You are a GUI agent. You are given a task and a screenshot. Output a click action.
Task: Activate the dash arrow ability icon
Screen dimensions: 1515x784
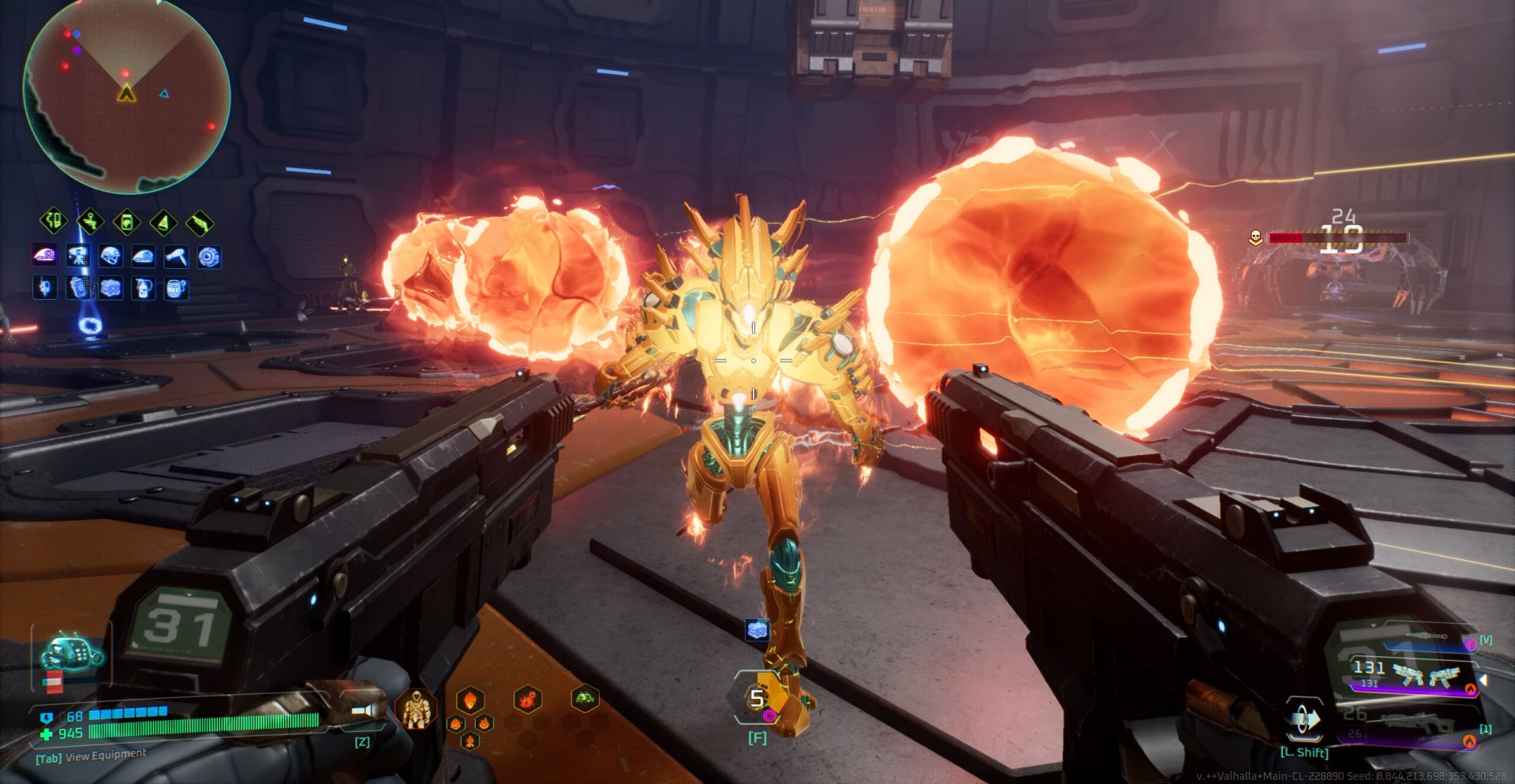[1304, 719]
